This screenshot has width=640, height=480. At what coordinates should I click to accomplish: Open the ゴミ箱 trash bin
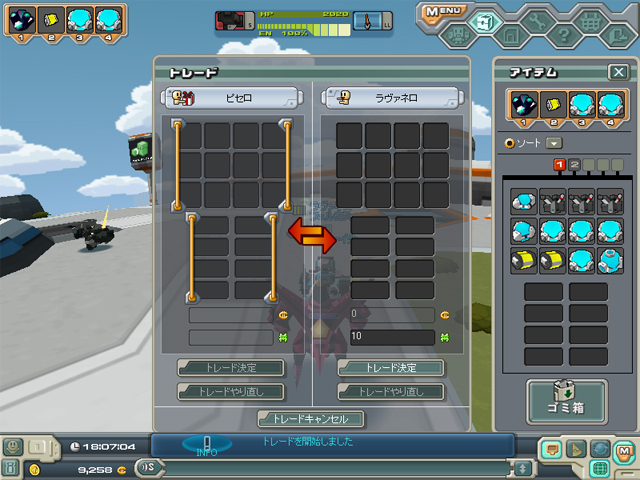566,399
